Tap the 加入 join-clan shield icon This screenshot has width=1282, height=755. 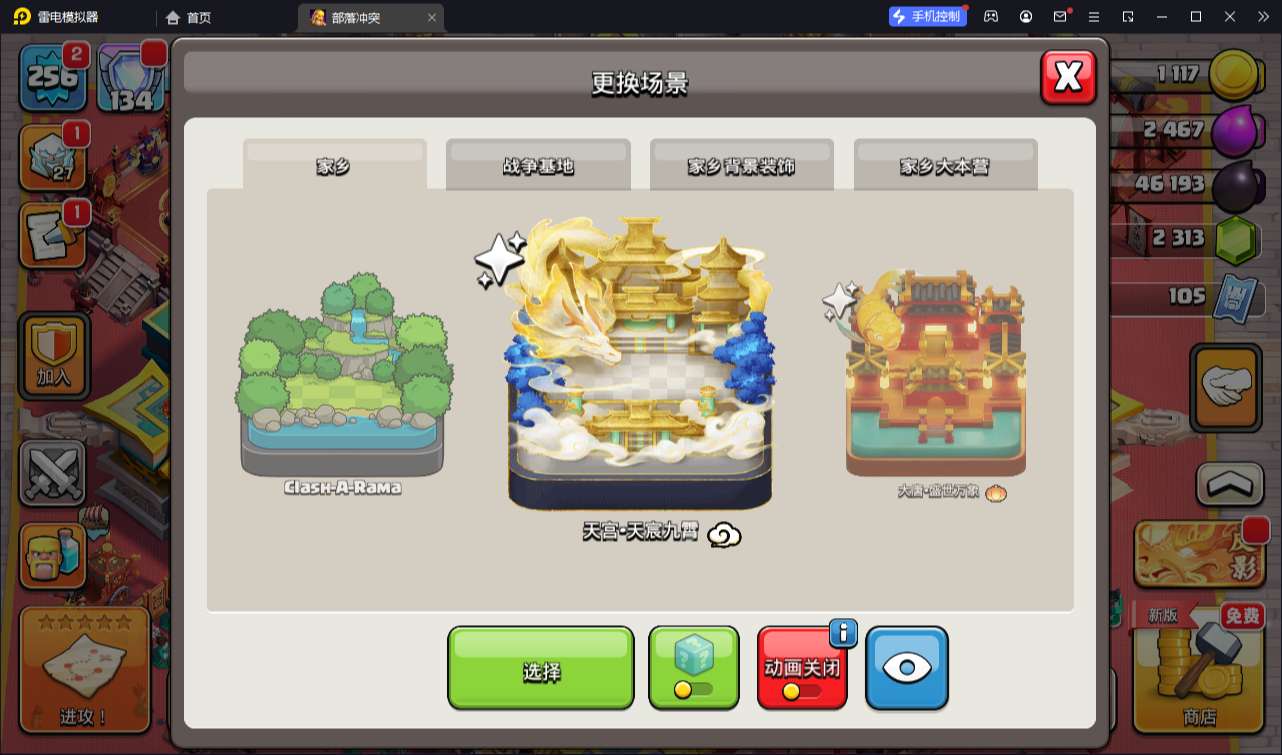click(52, 355)
